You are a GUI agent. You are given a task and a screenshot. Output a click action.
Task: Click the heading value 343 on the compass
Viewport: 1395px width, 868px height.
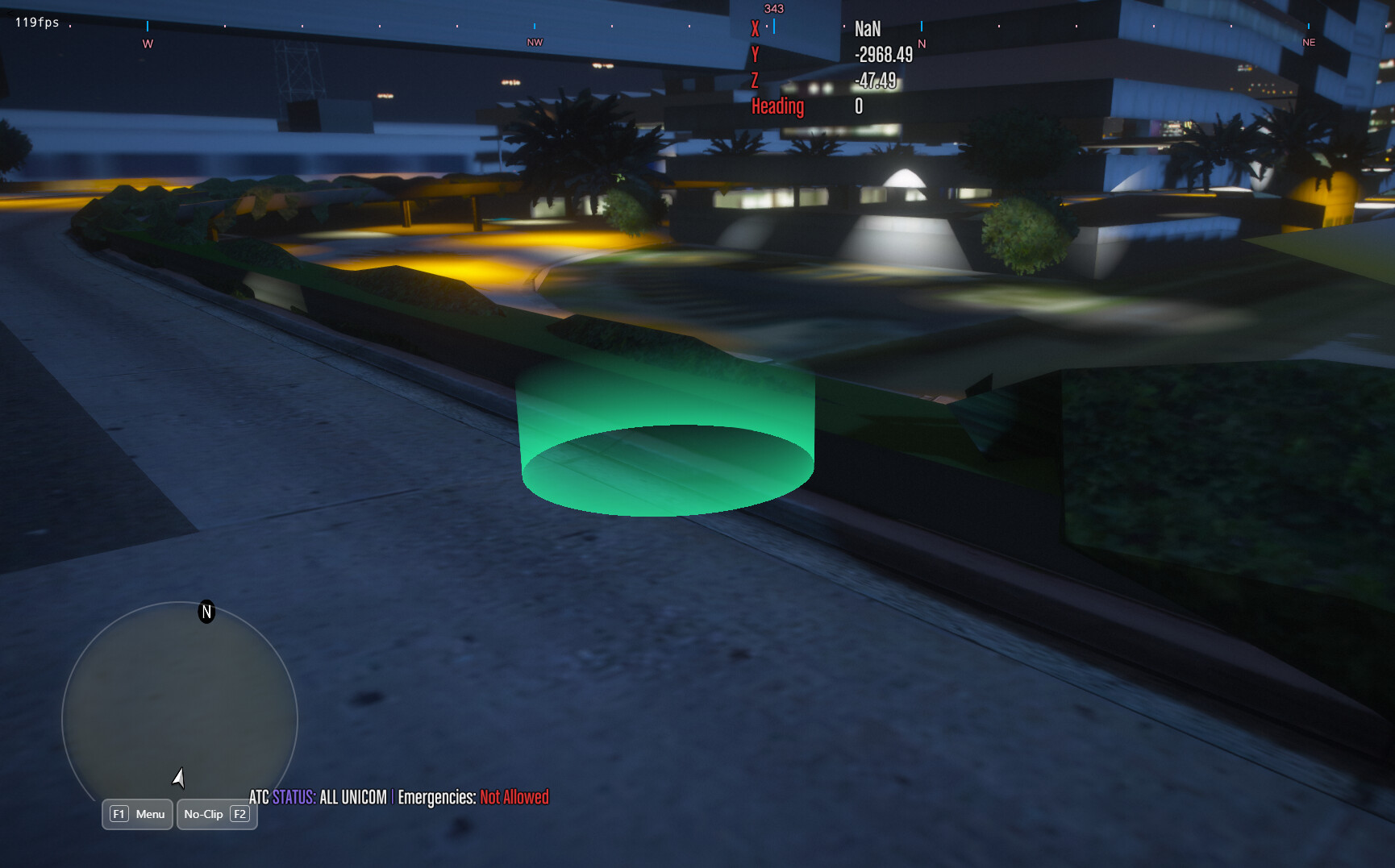coord(773,8)
